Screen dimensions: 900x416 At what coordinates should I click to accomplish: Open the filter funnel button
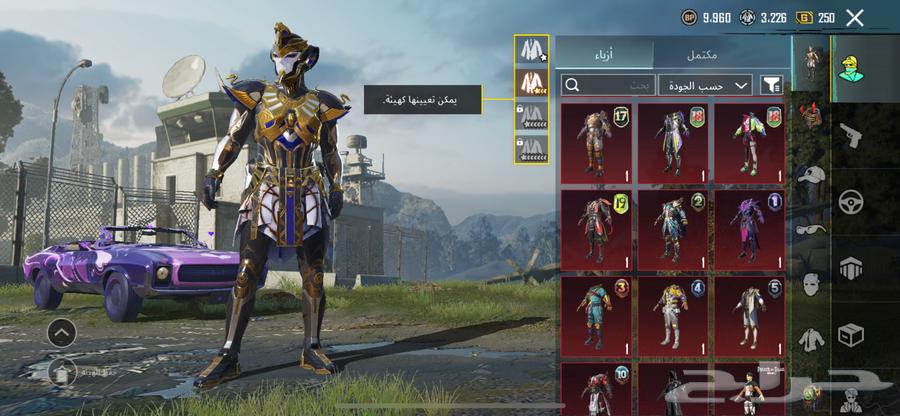click(772, 85)
